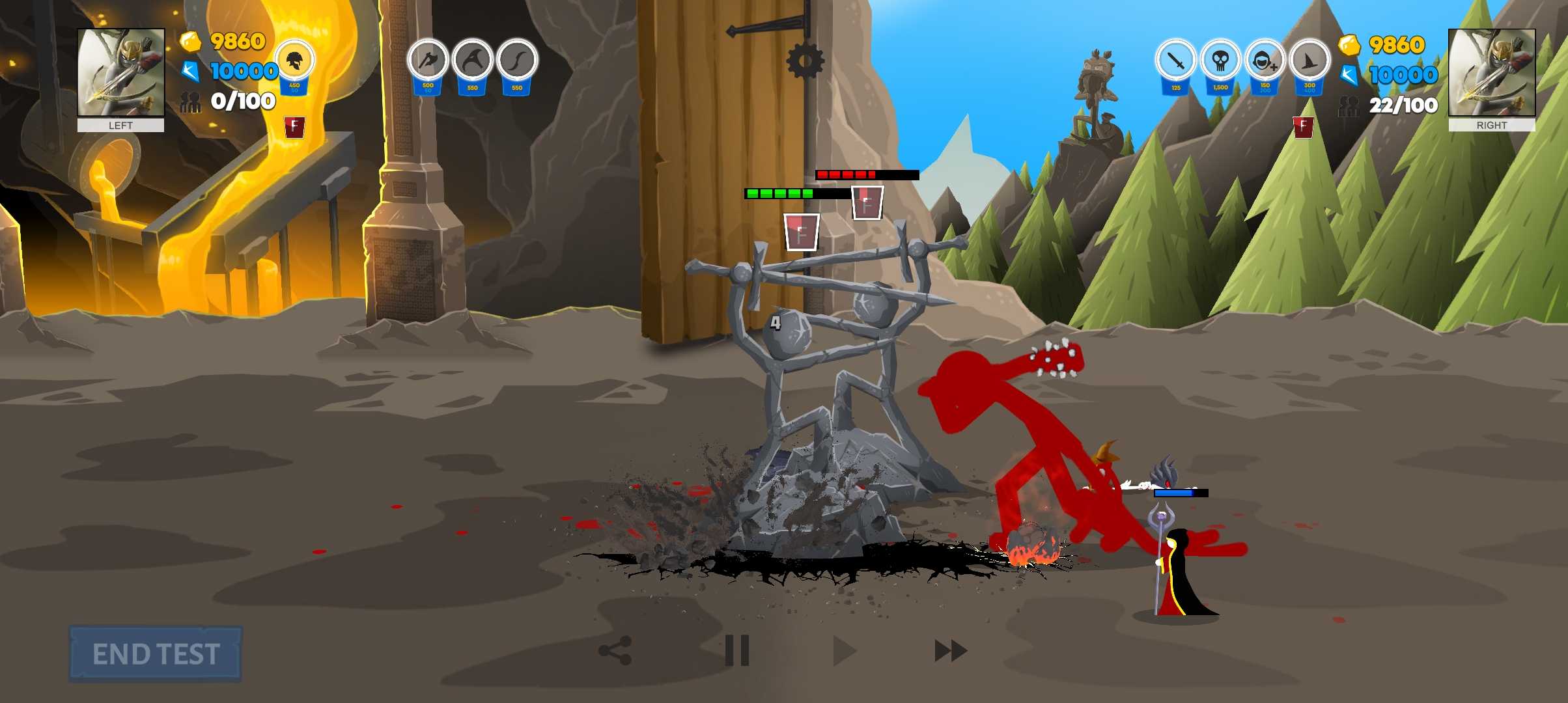Viewport: 1568px width, 703px height.
Task: Click the left side's red F banner
Action: pos(294,126)
